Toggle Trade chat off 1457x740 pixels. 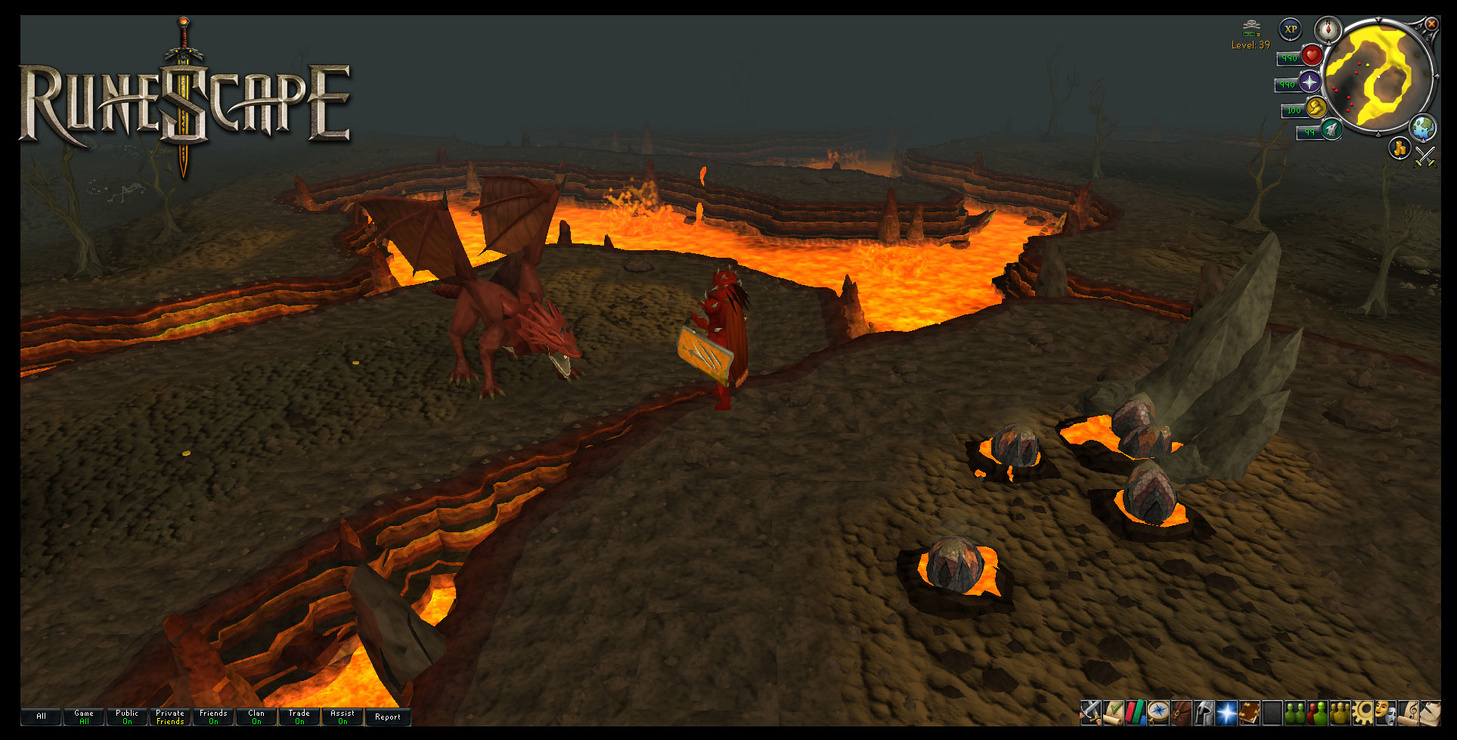click(299, 717)
